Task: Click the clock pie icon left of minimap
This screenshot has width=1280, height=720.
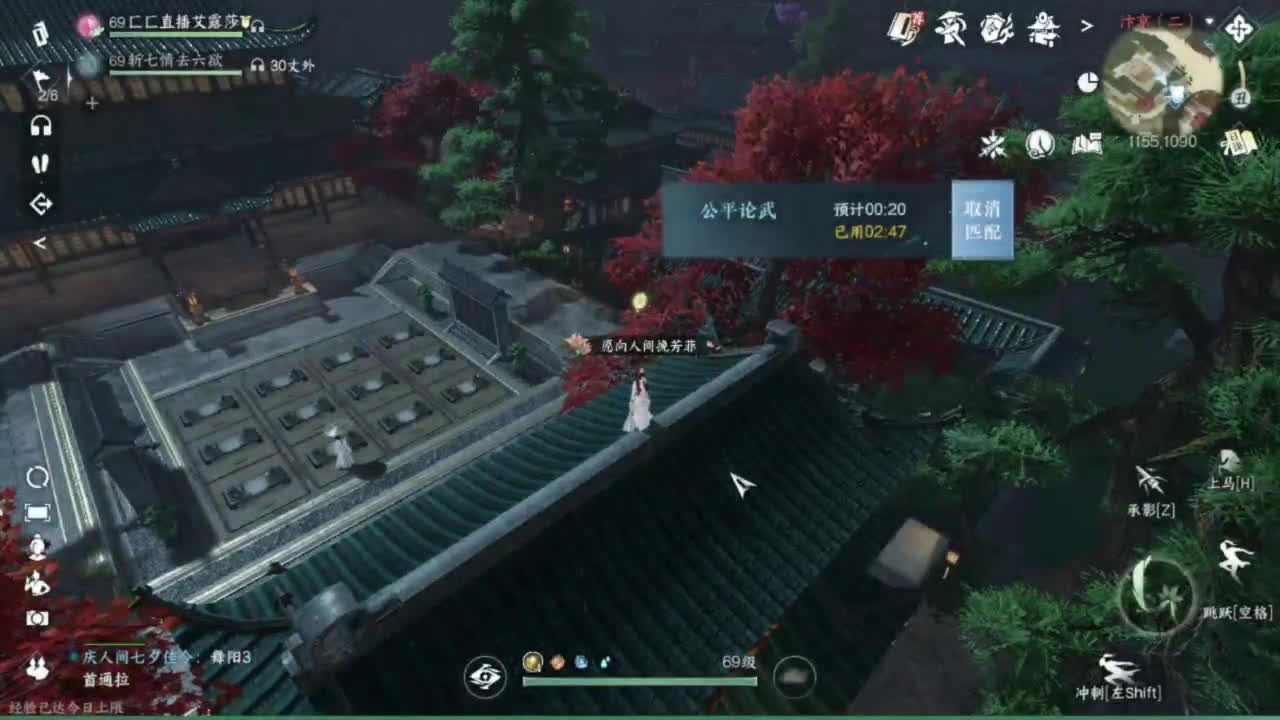Action: click(1086, 80)
